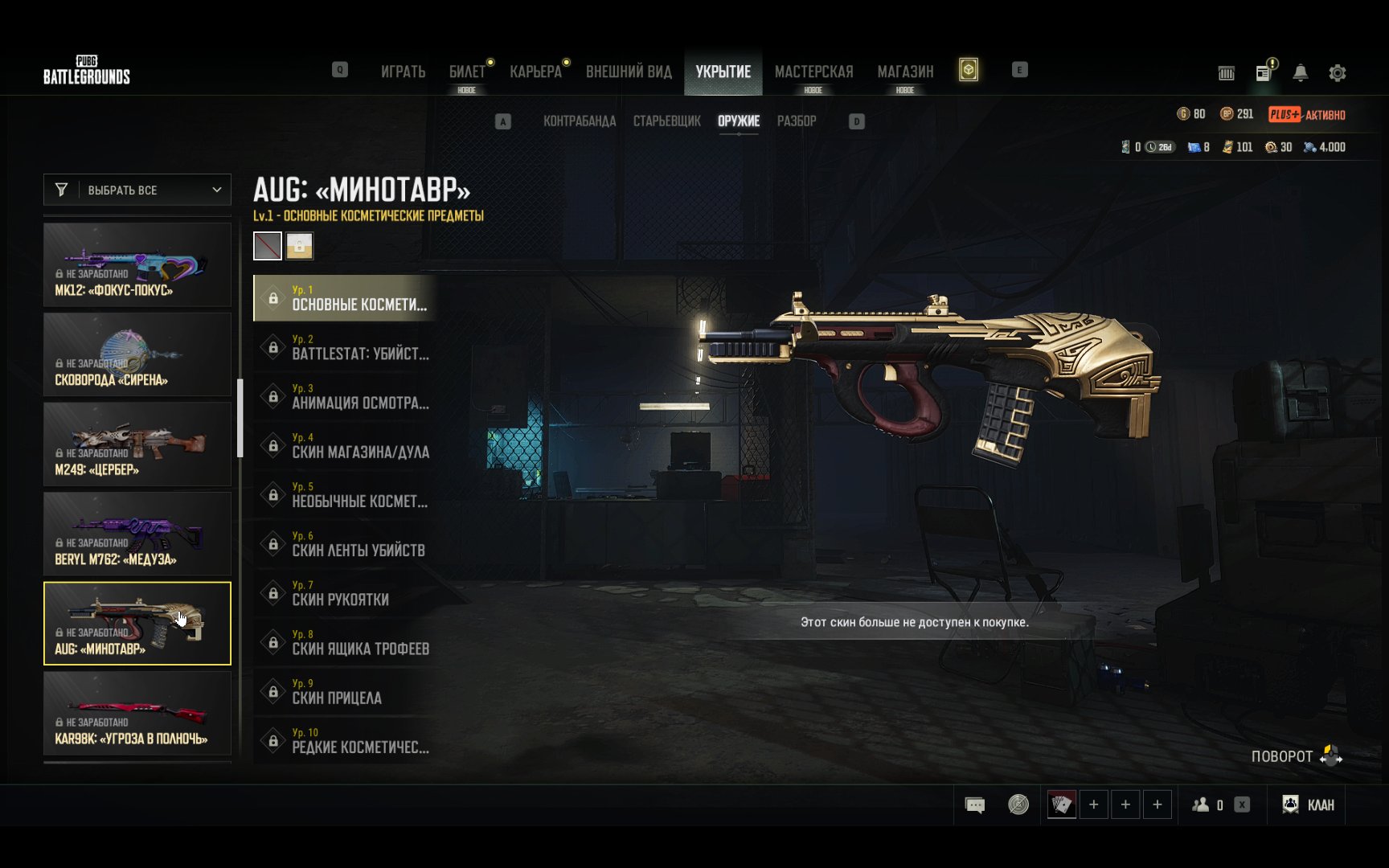Switch to the КАРЬЕРА tab
The image size is (1389, 868).
(535, 72)
